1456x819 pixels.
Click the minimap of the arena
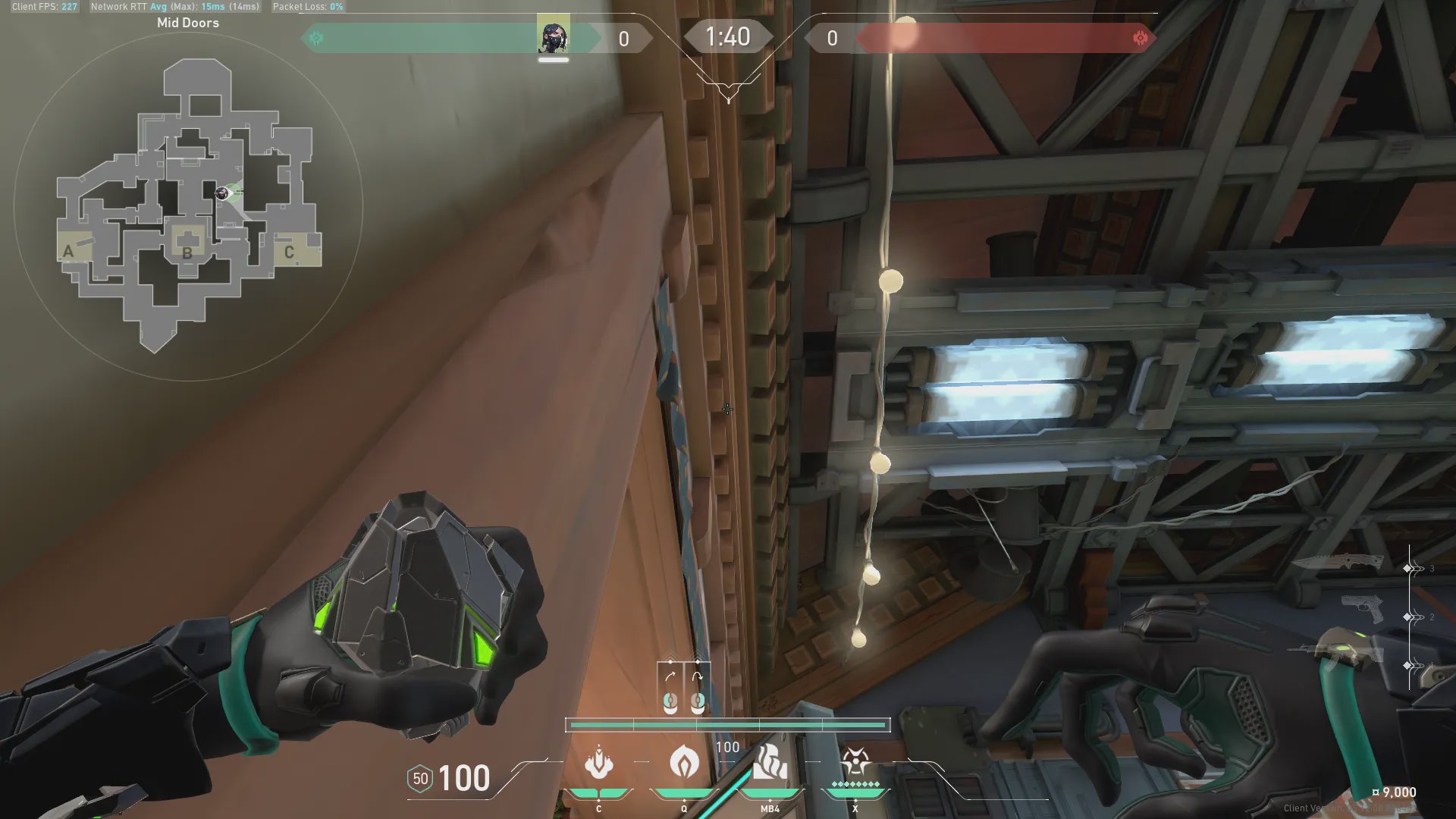coord(188,205)
